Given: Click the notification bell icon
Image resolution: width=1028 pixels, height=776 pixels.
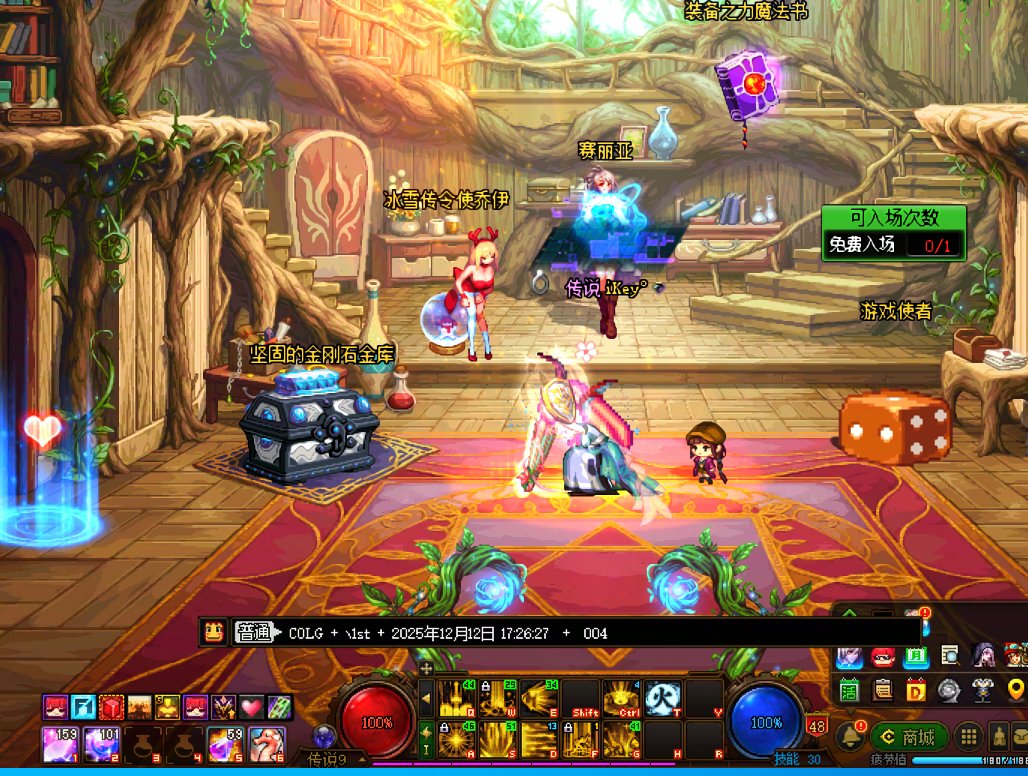Looking at the screenshot, I should tap(850, 737).
